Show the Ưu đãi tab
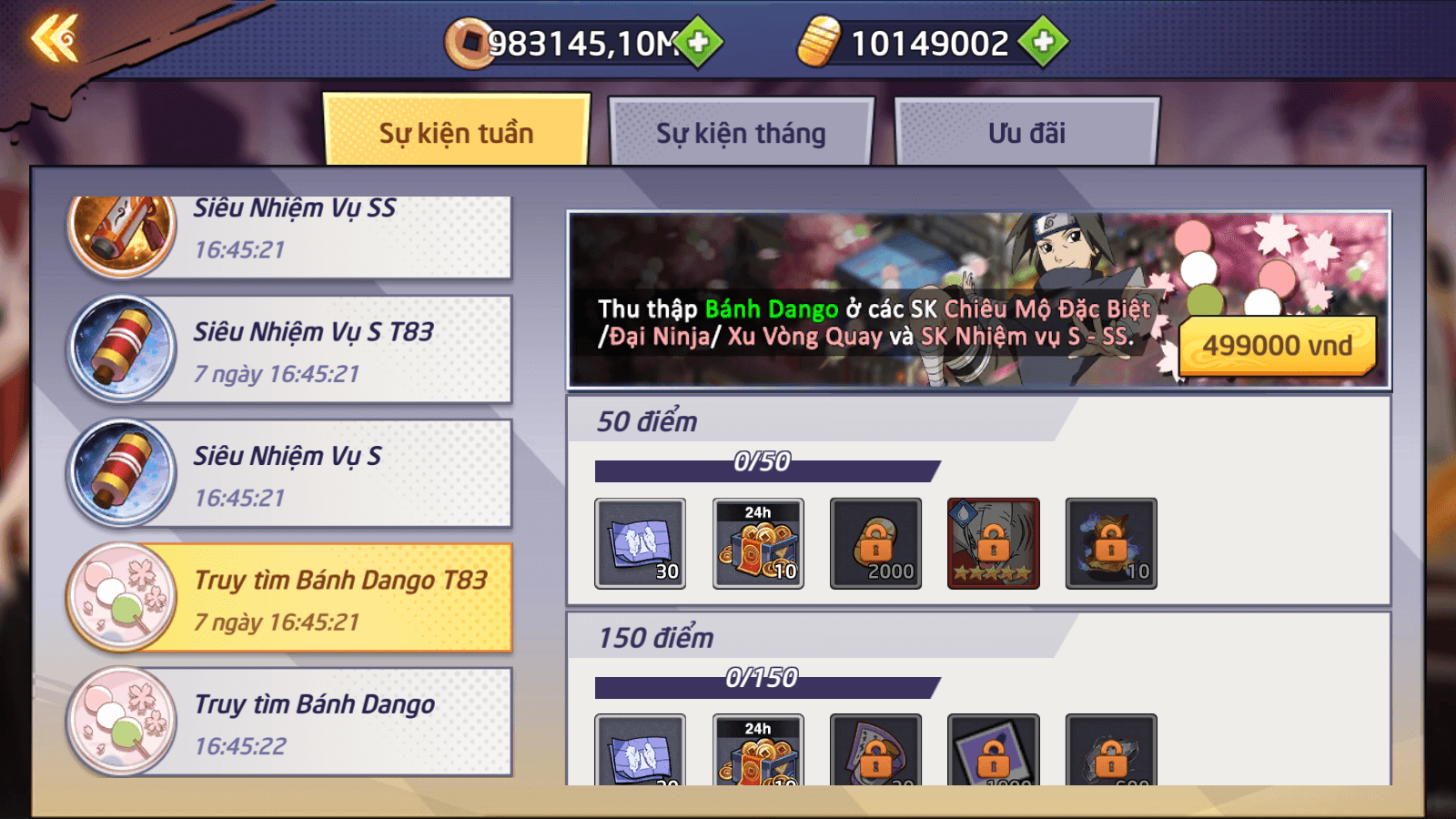 1026,134
